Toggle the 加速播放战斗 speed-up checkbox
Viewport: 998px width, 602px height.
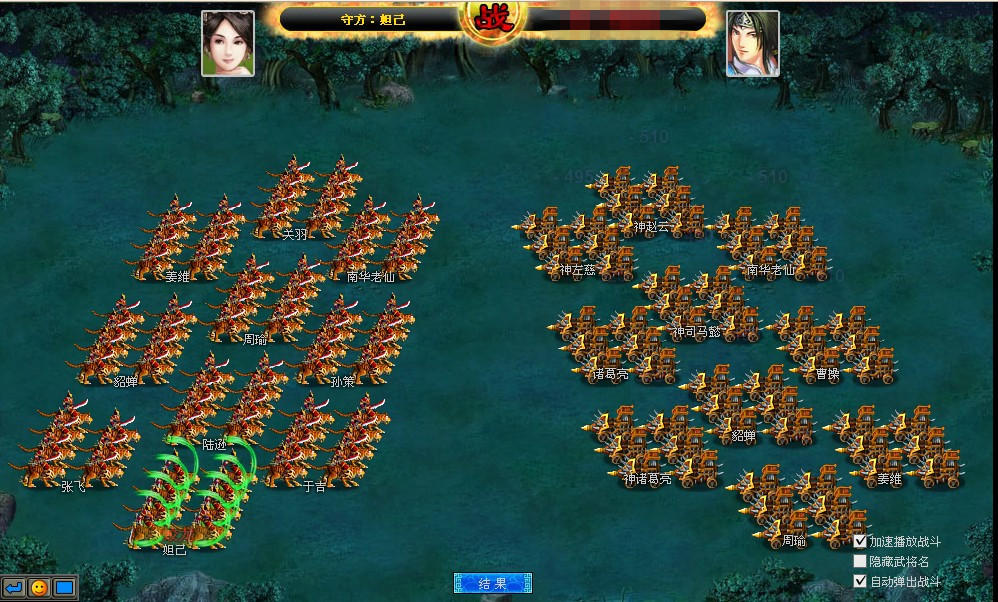(860, 541)
